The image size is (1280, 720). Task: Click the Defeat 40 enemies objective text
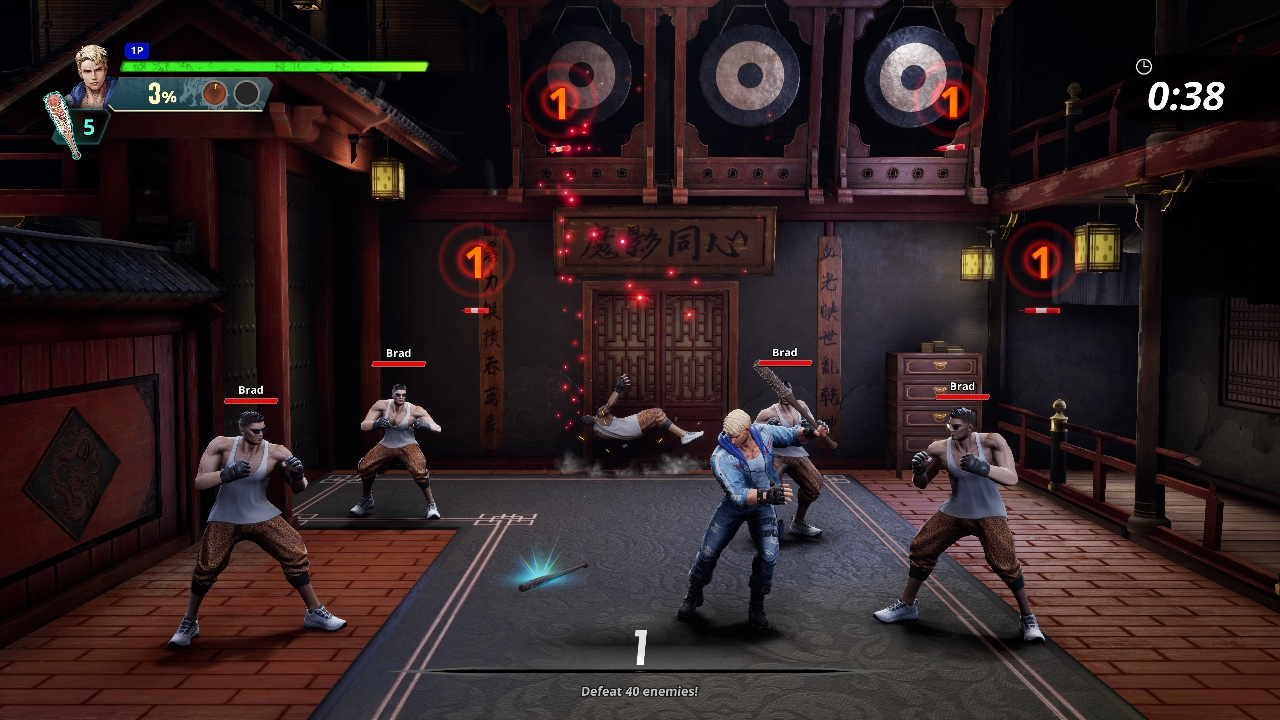click(639, 691)
